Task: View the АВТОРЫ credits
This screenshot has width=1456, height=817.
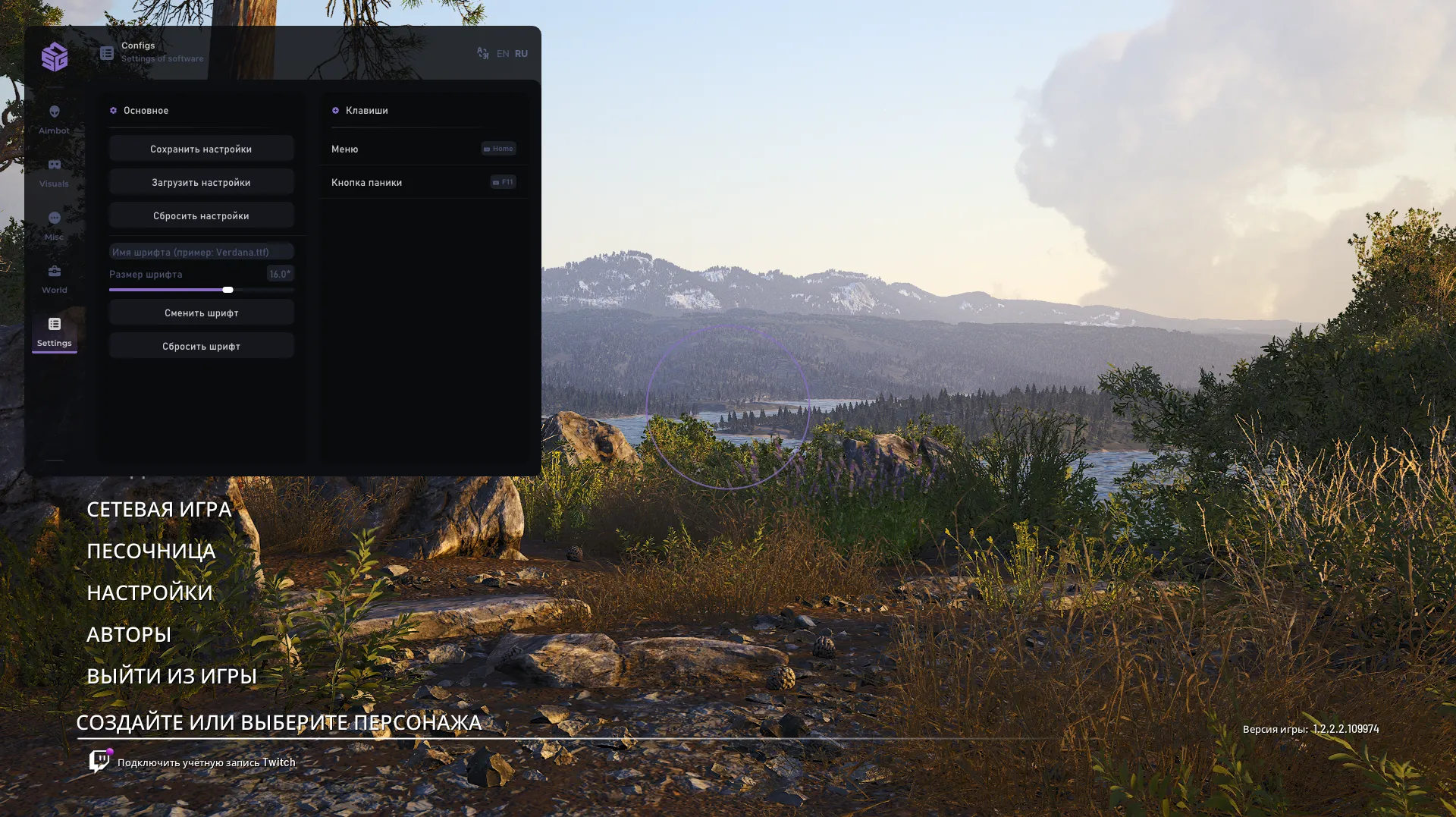Action: click(128, 635)
